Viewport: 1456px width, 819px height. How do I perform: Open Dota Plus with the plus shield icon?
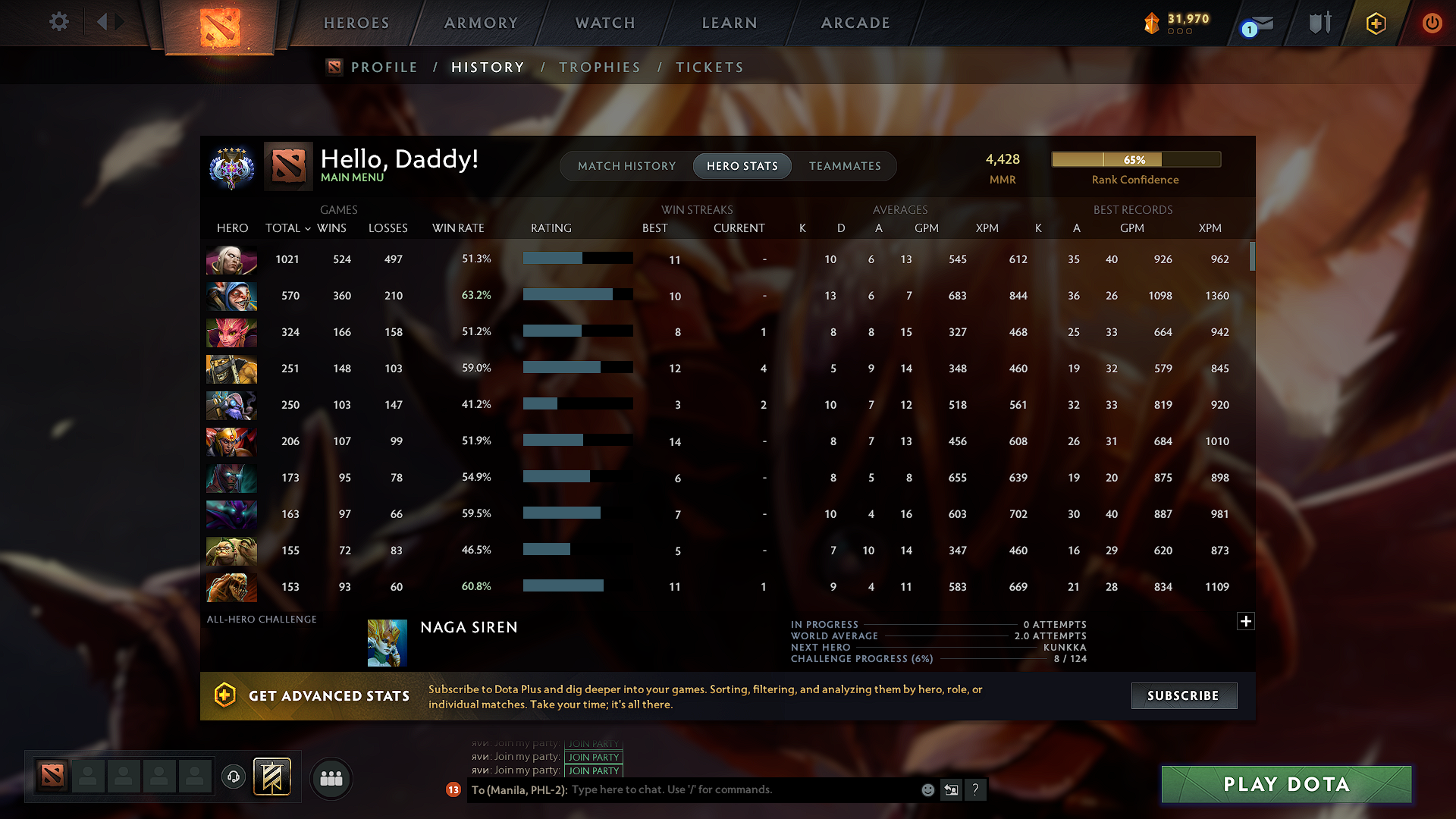click(1375, 24)
